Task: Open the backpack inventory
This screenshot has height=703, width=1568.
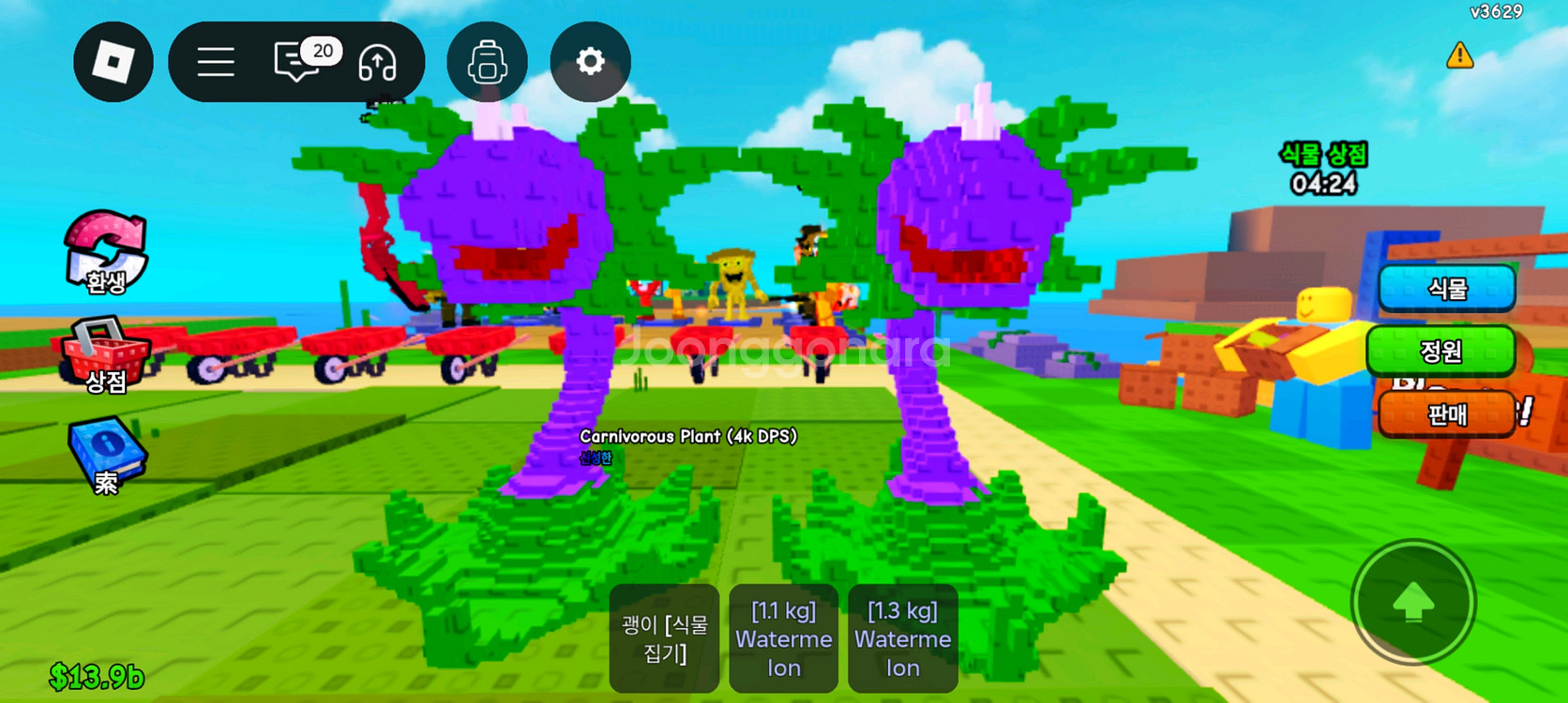Action: pos(488,62)
